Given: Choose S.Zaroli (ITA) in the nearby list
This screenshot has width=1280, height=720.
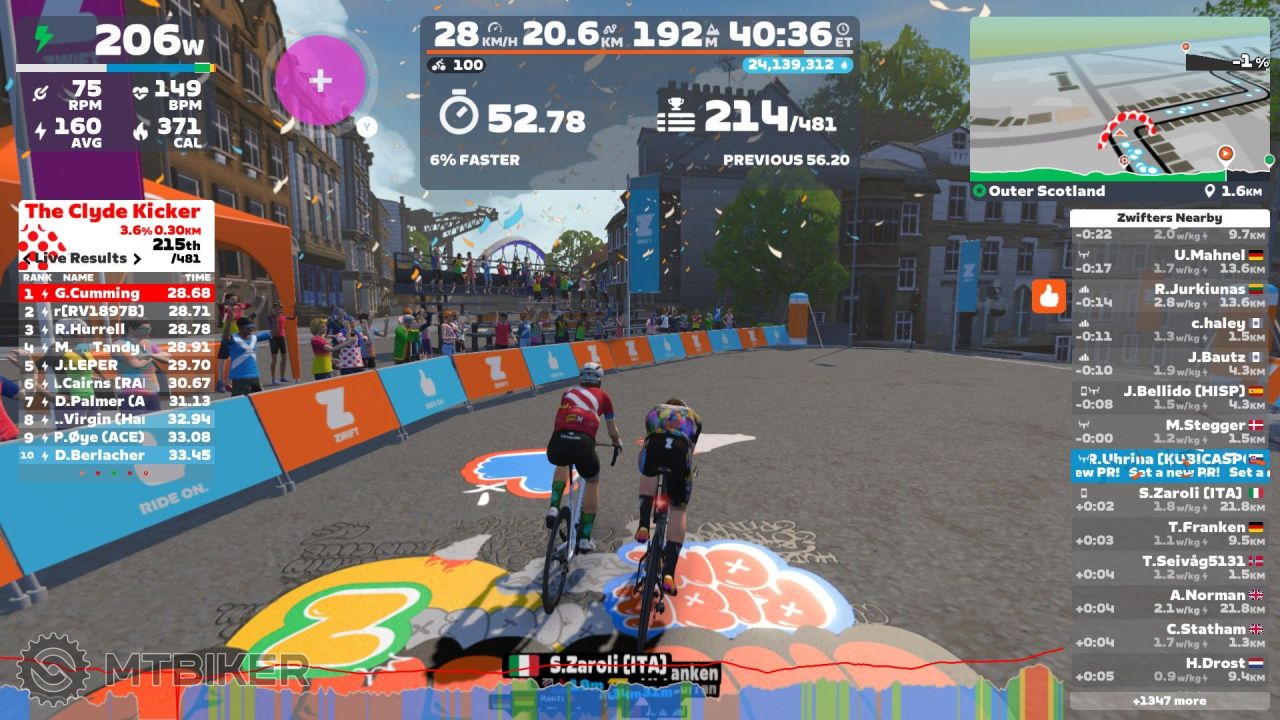Looking at the screenshot, I should [1169, 499].
